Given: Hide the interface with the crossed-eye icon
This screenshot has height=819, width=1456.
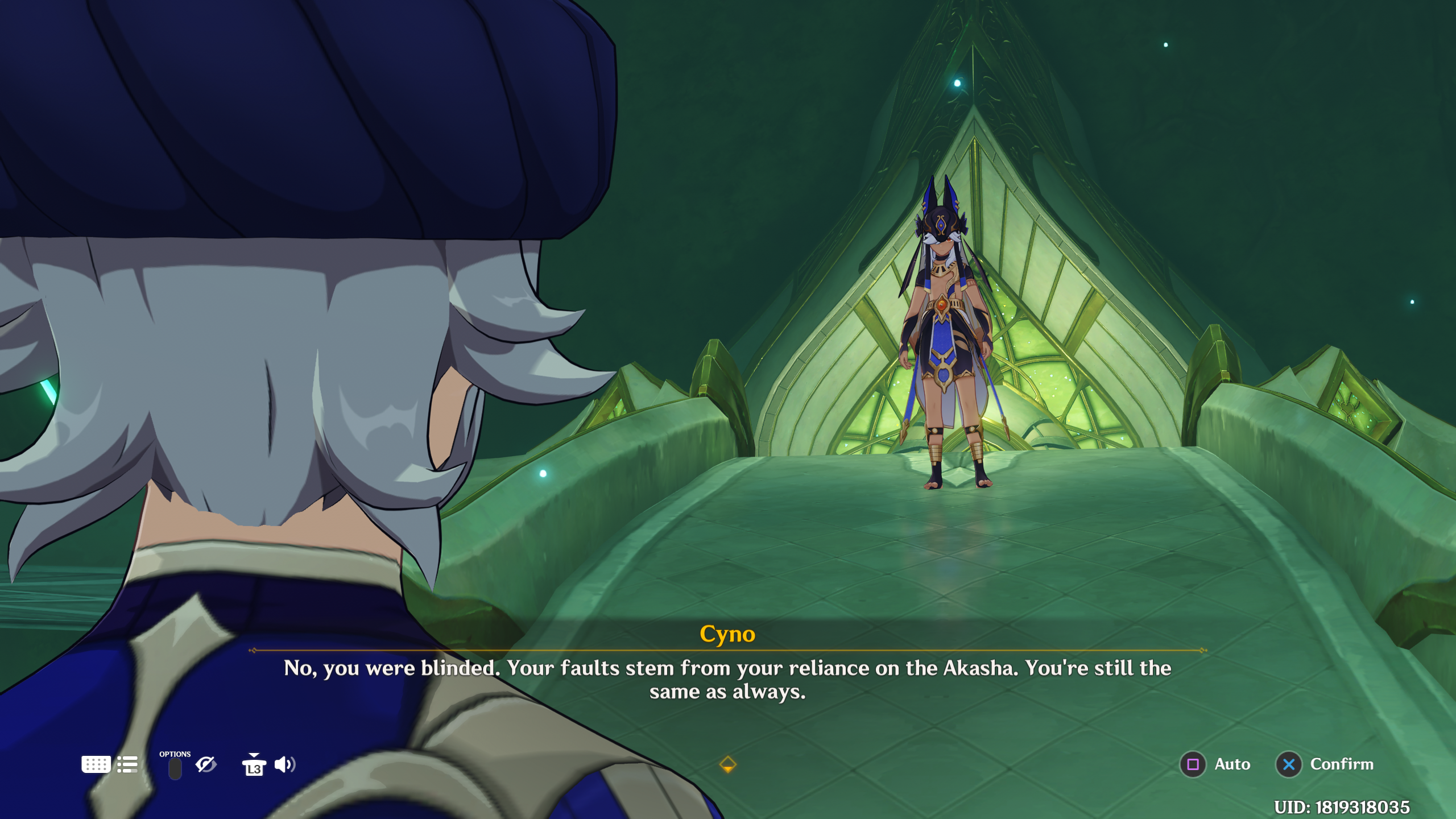Looking at the screenshot, I should [x=206, y=764].
